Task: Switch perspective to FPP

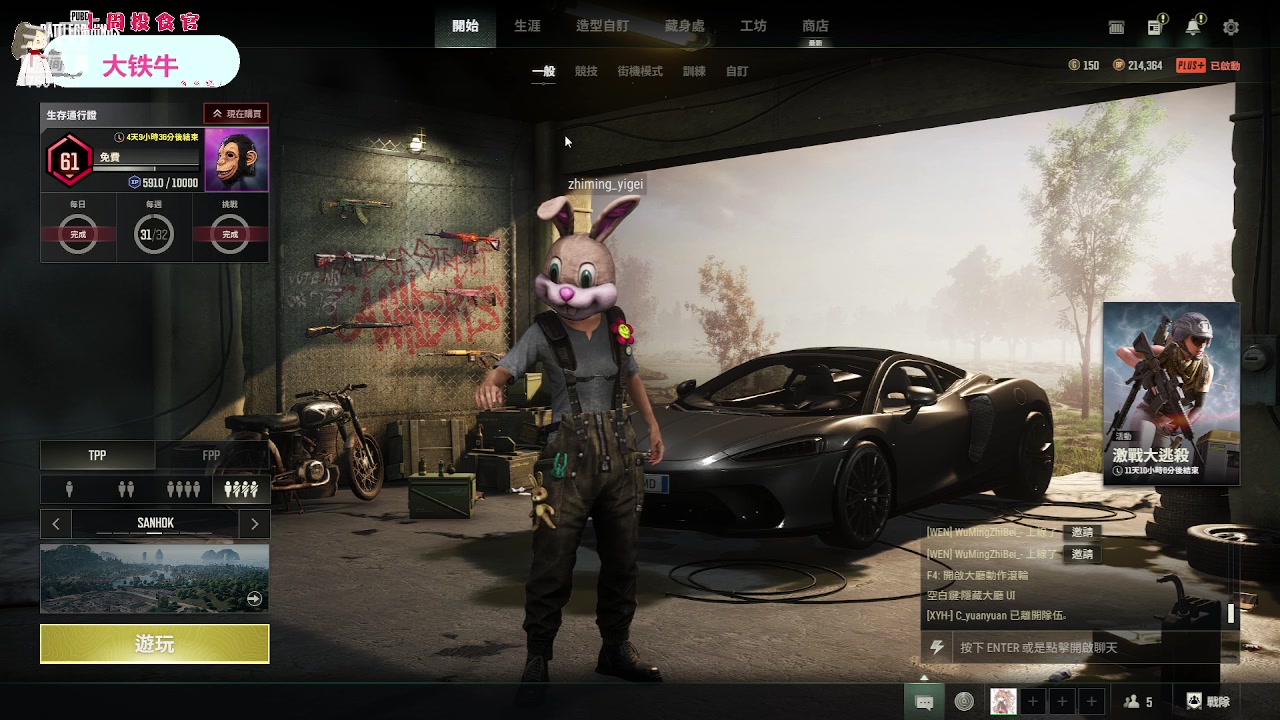Action: [211, 456]
